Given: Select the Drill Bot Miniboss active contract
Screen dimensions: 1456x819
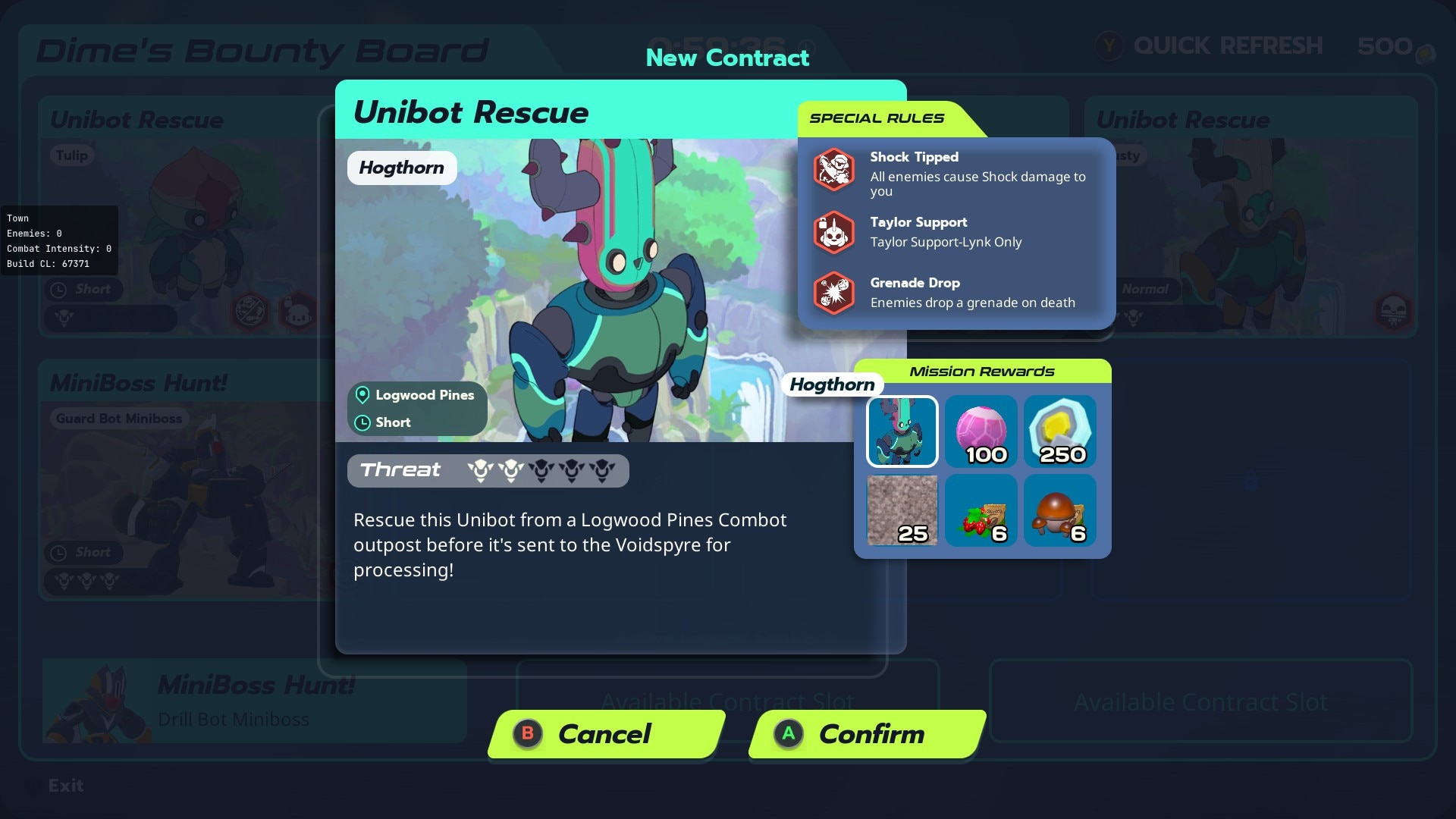Looking at the screenshot, I should [254, 701].
